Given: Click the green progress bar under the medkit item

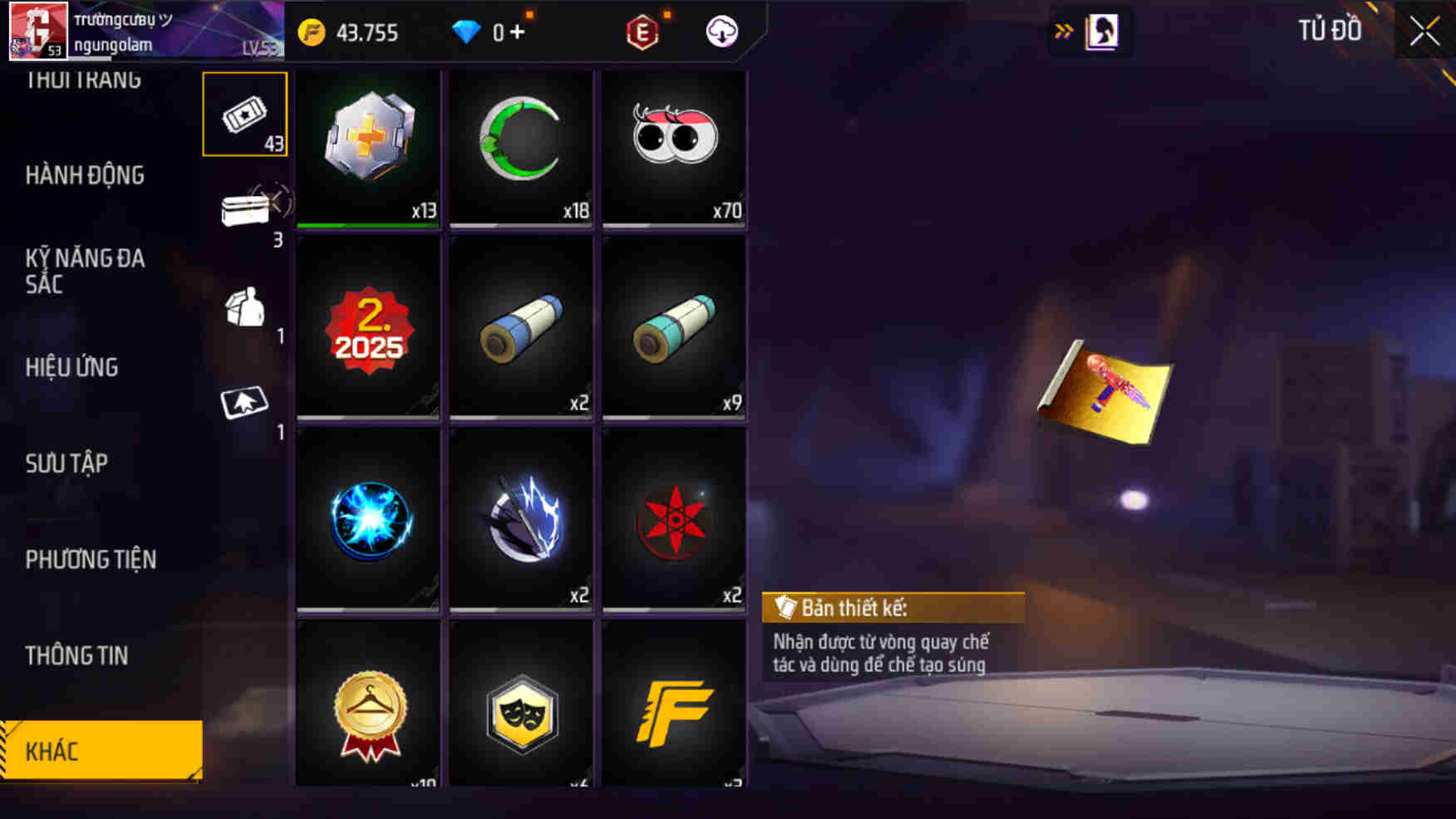Looking at the screenshot, I should [368, 223].
